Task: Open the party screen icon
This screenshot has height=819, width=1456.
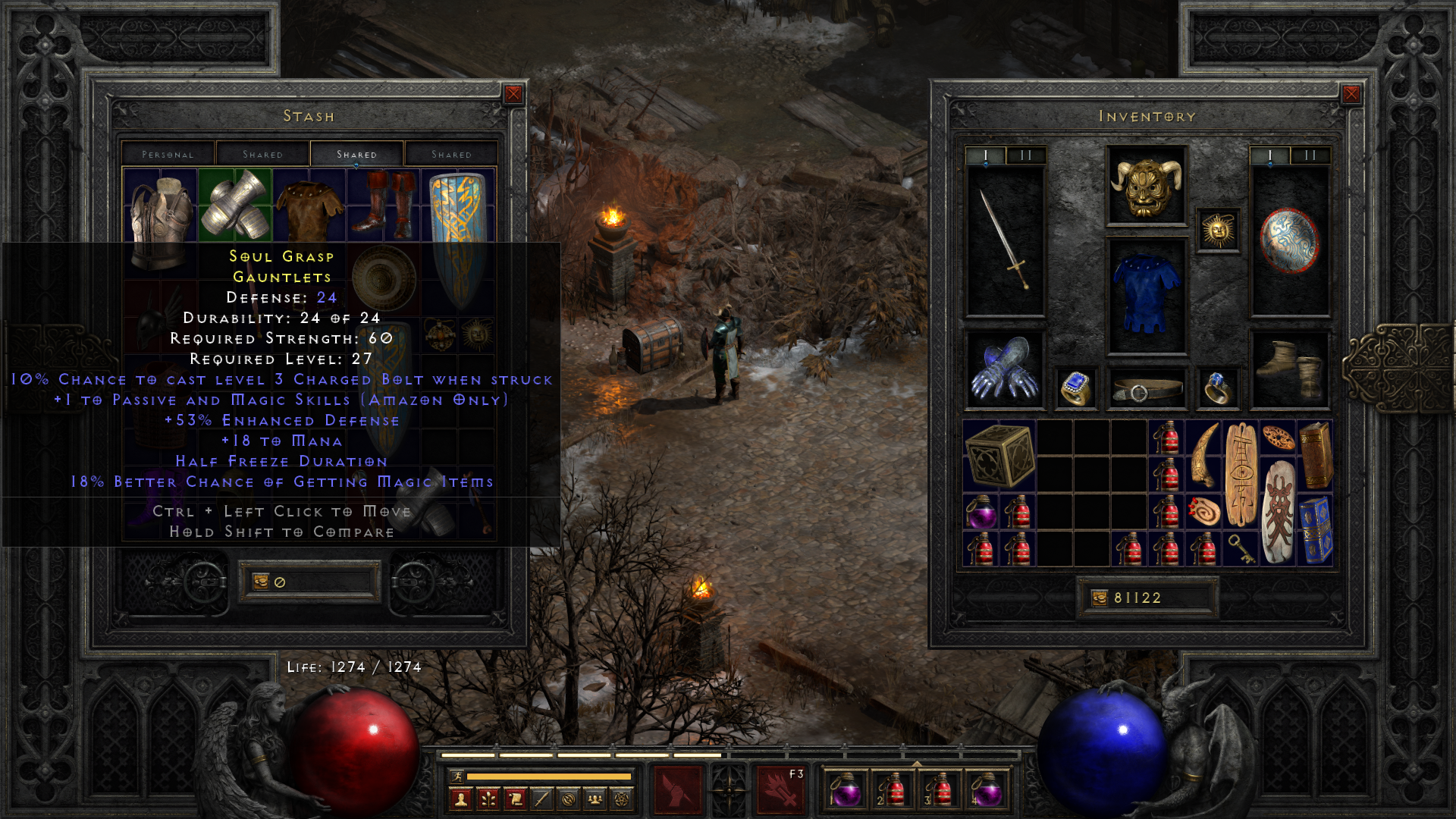Action: (x=595, y=797)
